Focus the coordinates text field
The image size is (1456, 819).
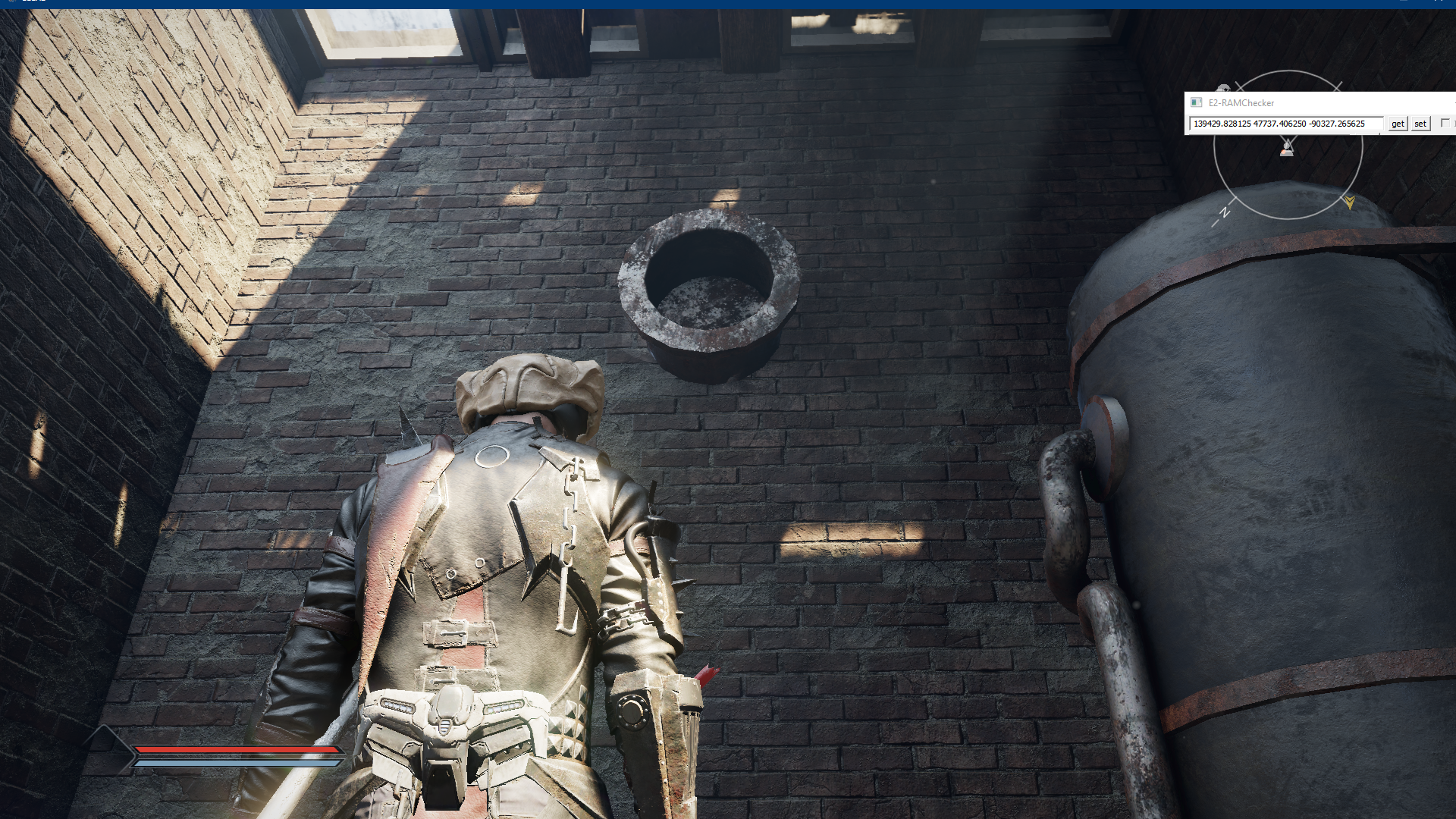(1285, 124)
